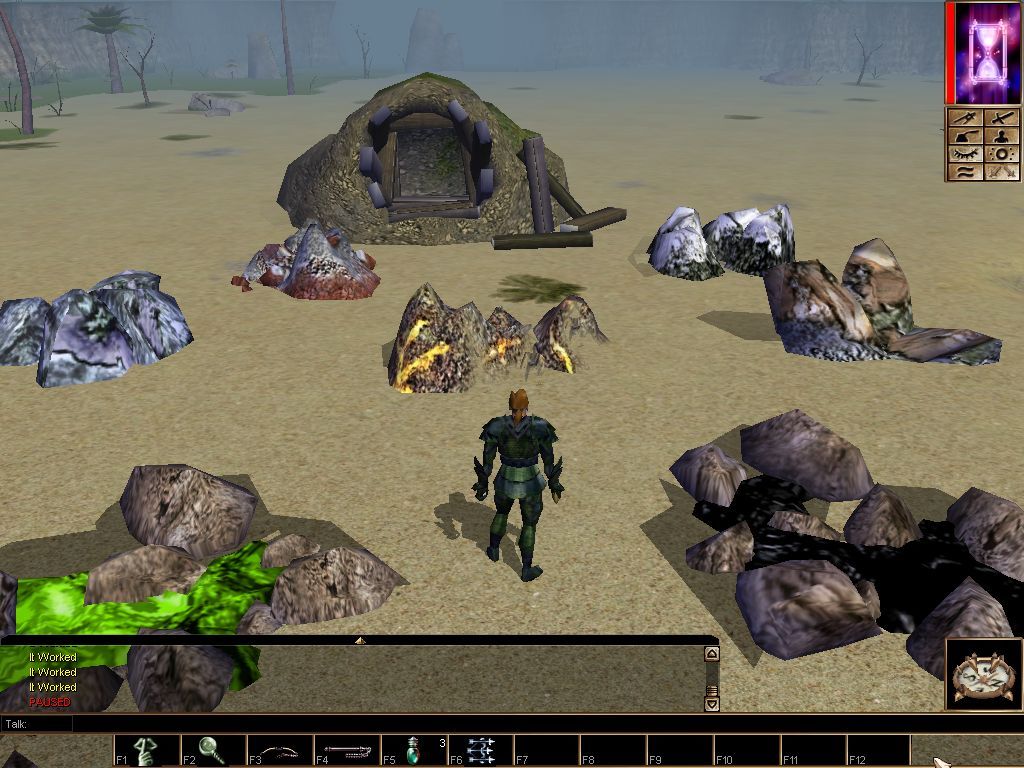Click the wavy lines panel button

pos(965,172)
